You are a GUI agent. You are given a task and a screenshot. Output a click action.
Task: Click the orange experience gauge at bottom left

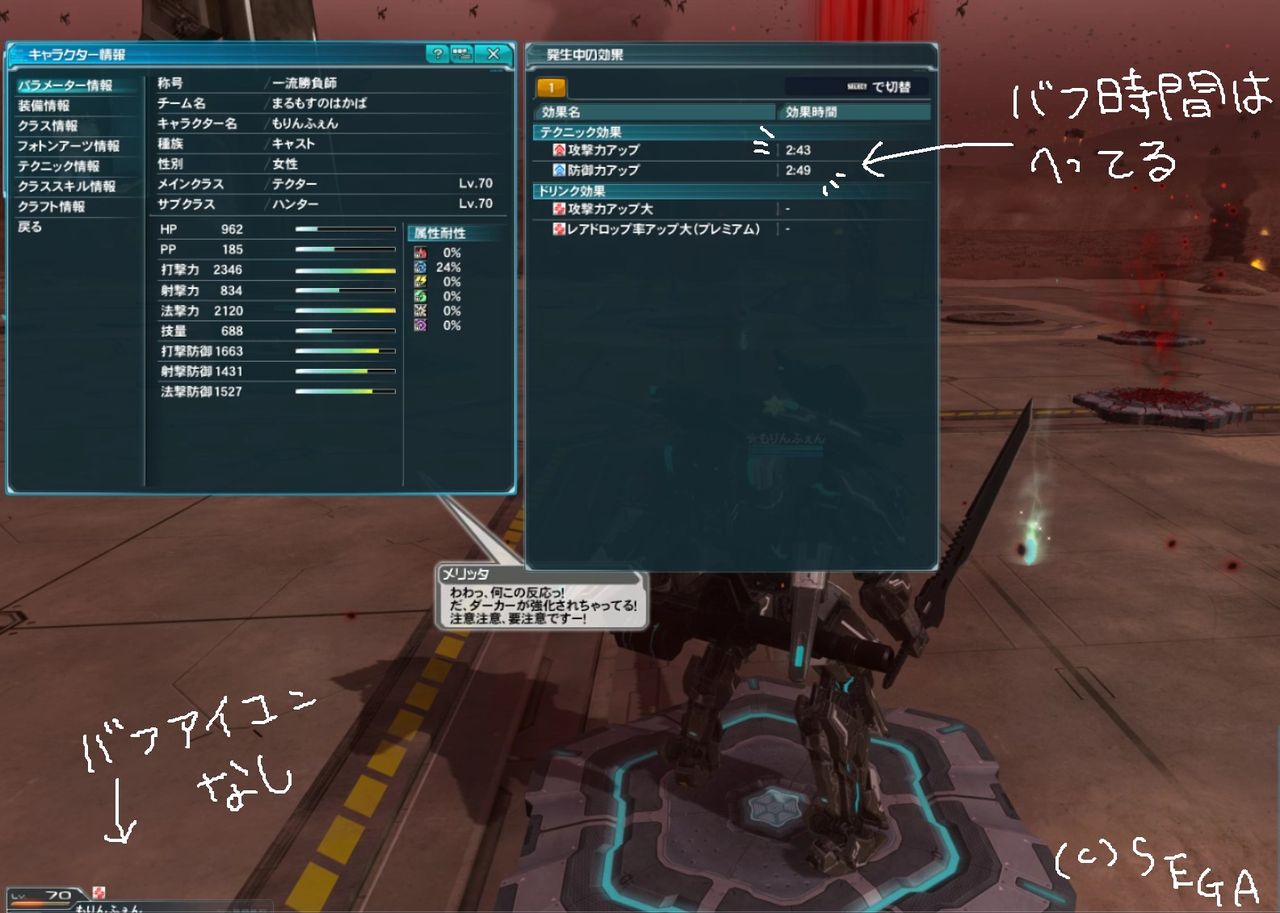click(x=42, y=903)
